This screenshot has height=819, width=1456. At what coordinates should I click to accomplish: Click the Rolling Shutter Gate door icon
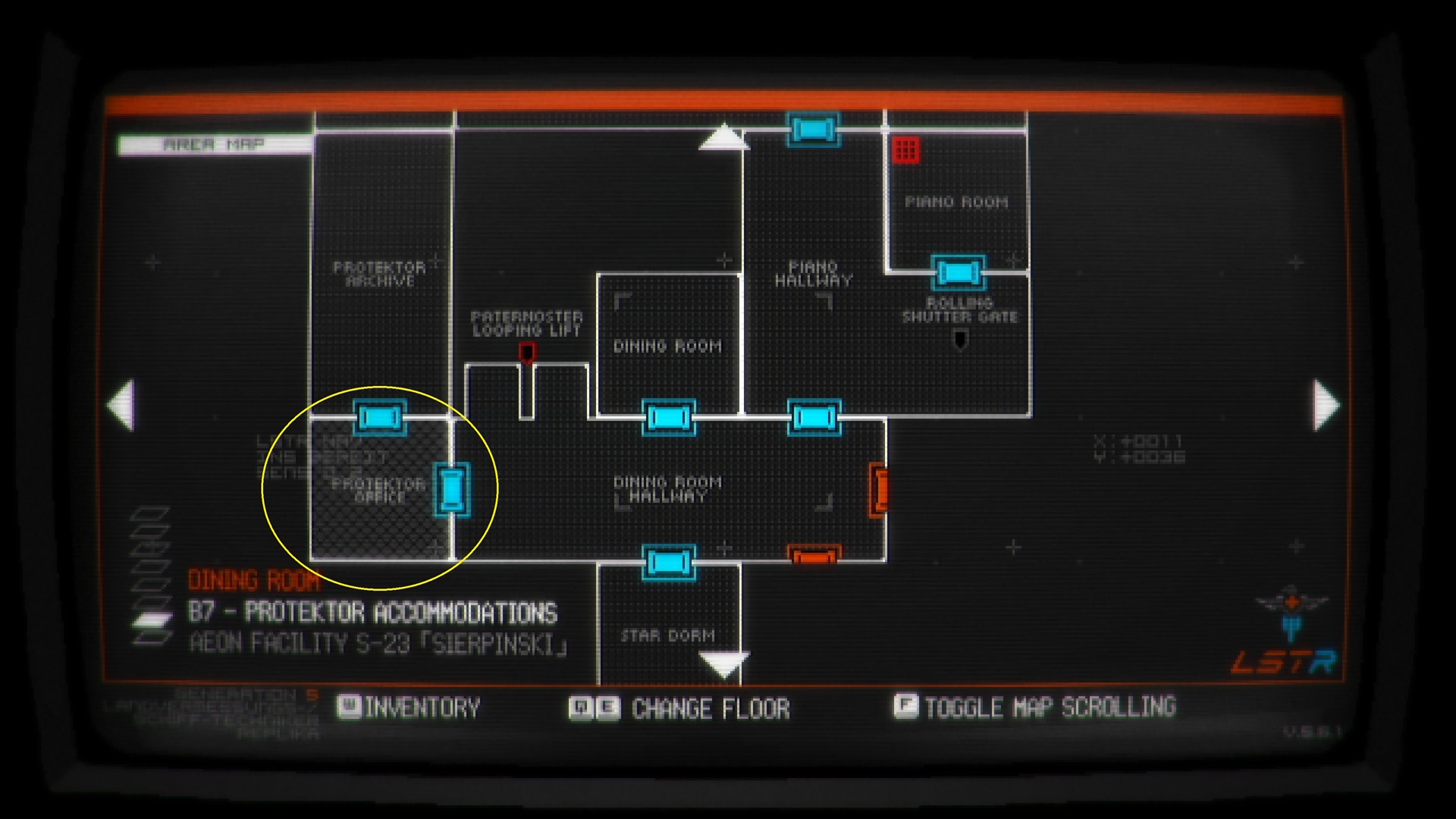click(x=959, y=270)
